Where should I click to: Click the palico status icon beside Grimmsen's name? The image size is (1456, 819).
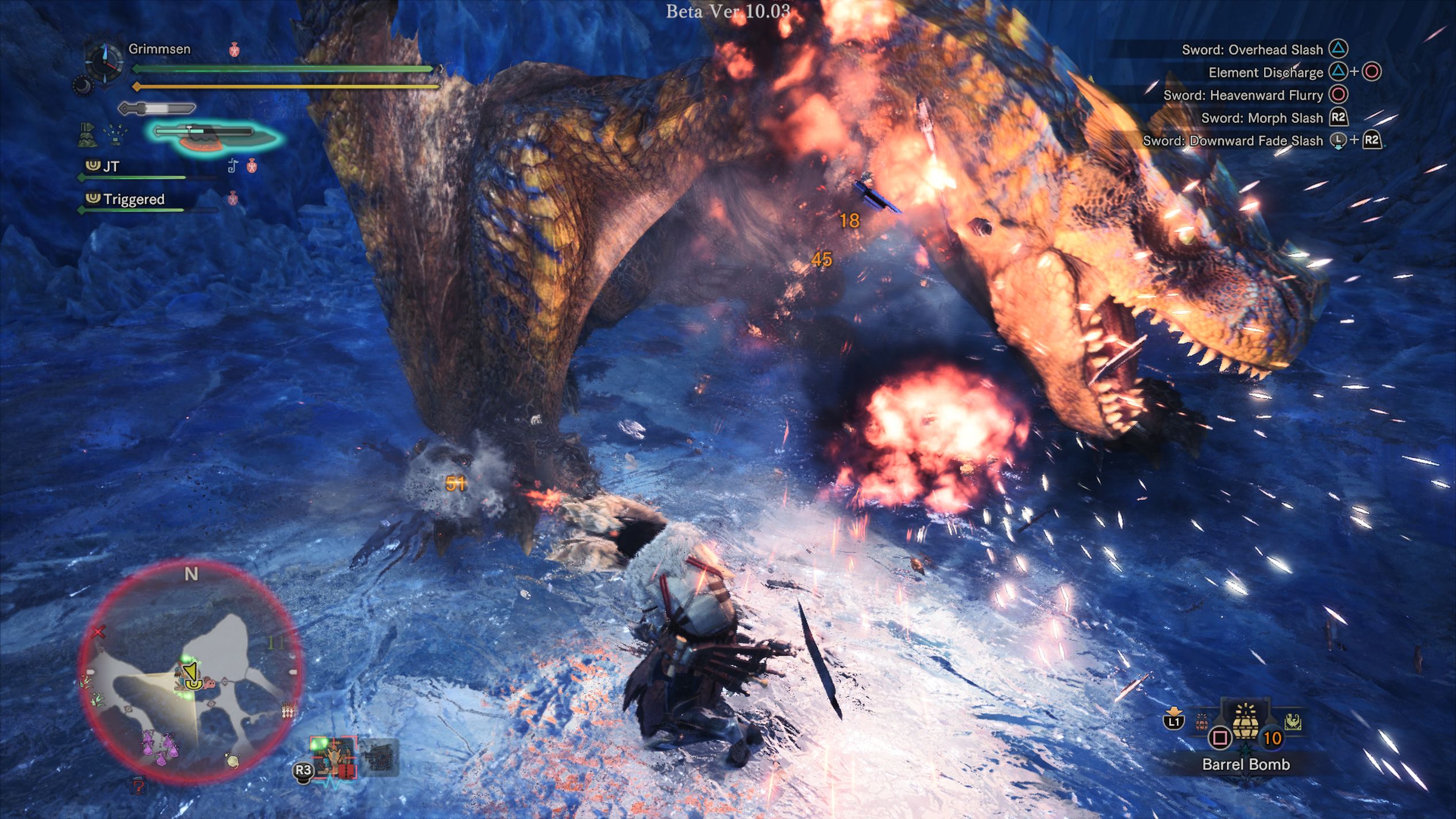click(234, 49)
